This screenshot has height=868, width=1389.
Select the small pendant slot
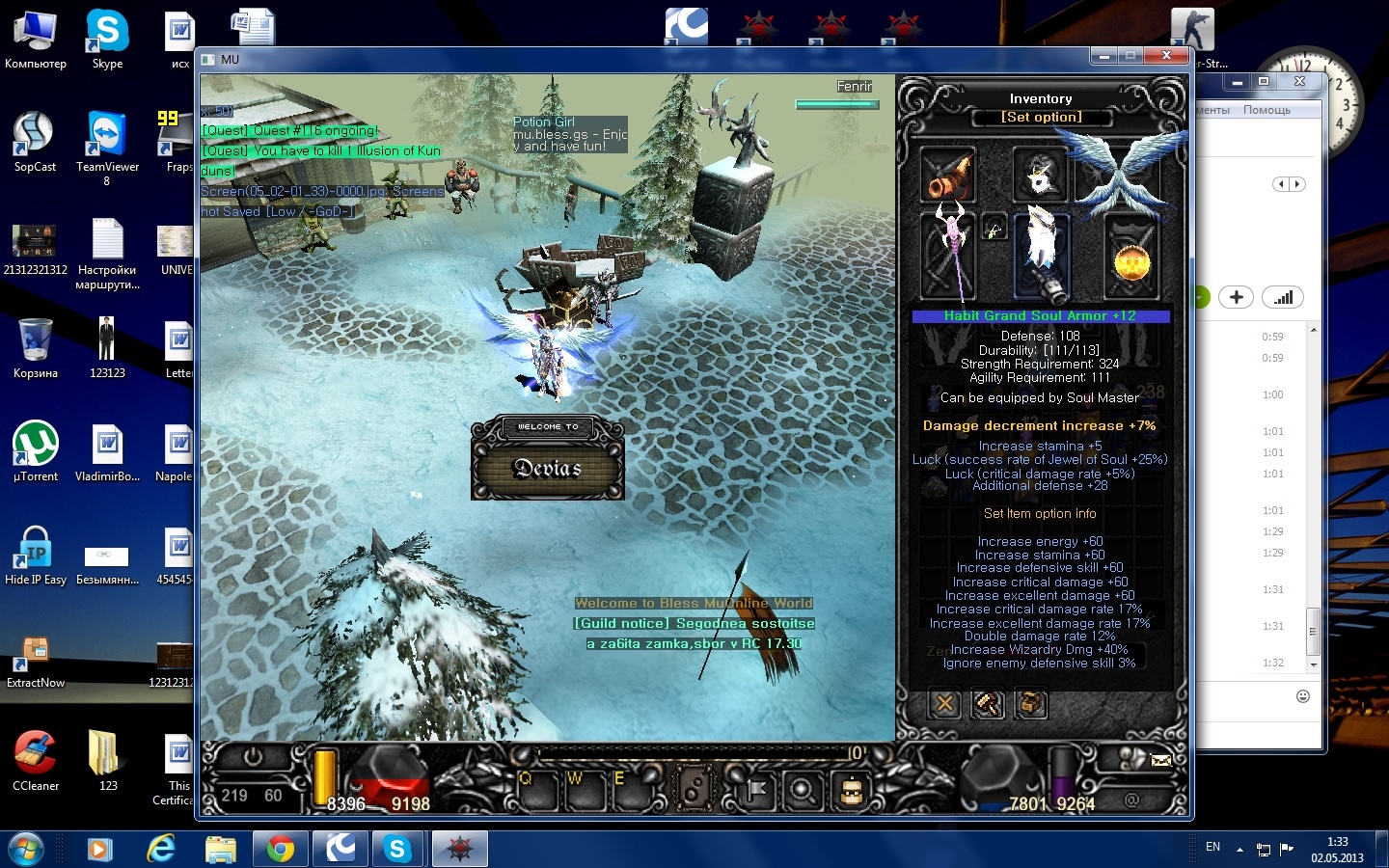pyautogui.click(x=994, y=229)
